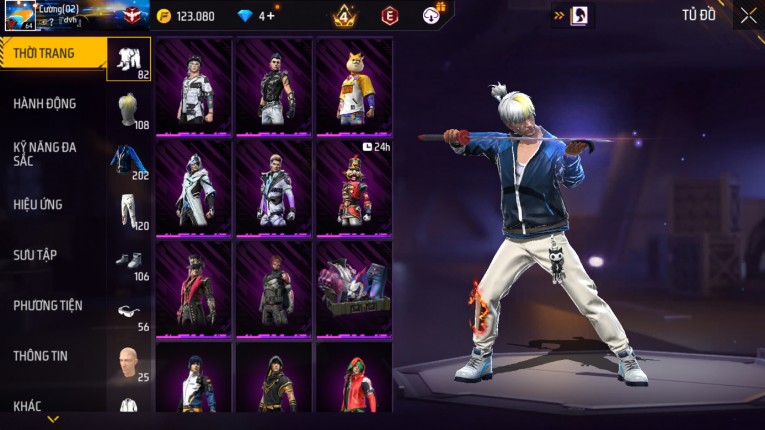
Task: Select the outfit set icon showing 82
Action: (129, 59)
